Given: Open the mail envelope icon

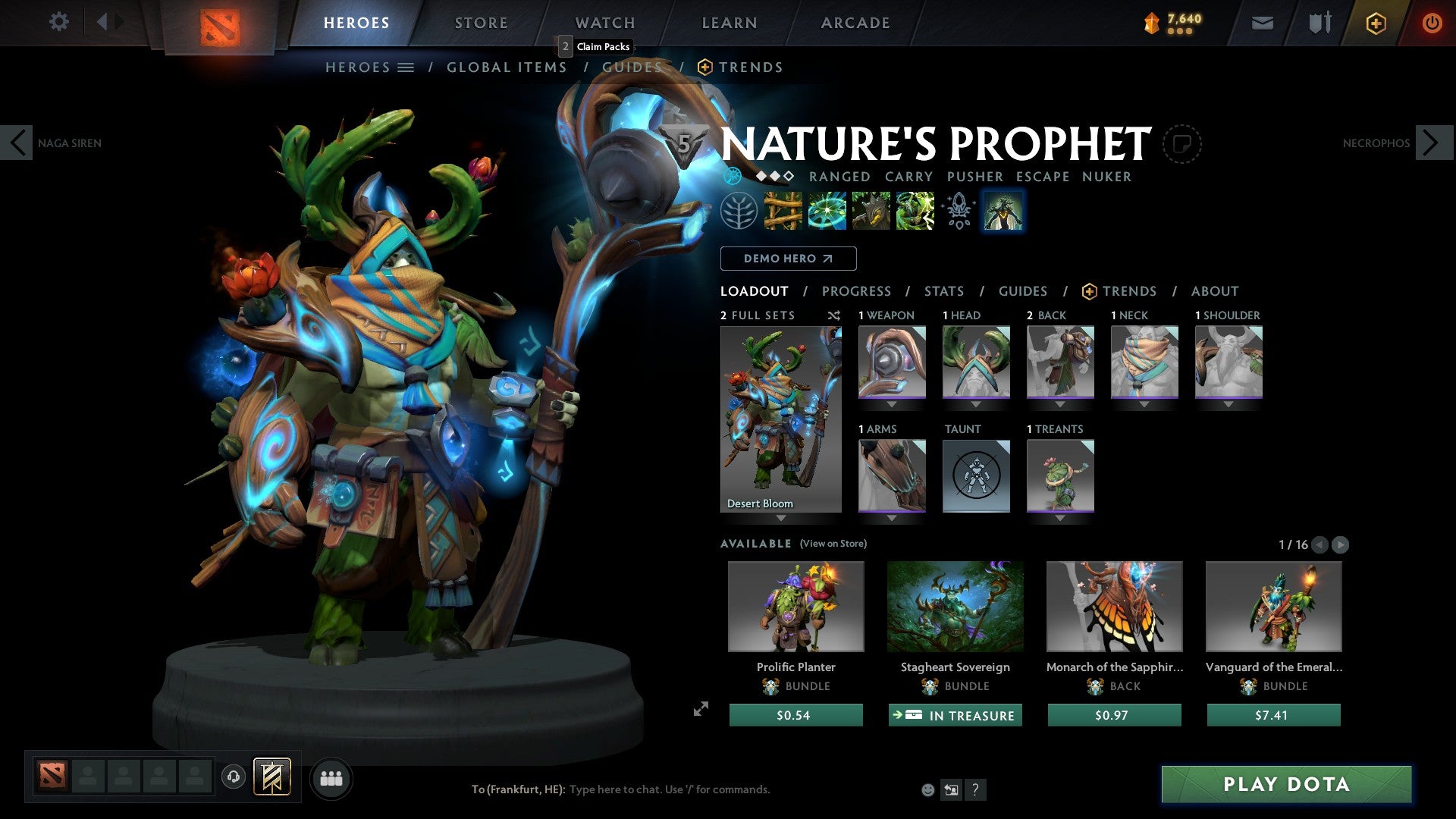Looking at the screenshot, I should pos(1263,23).
